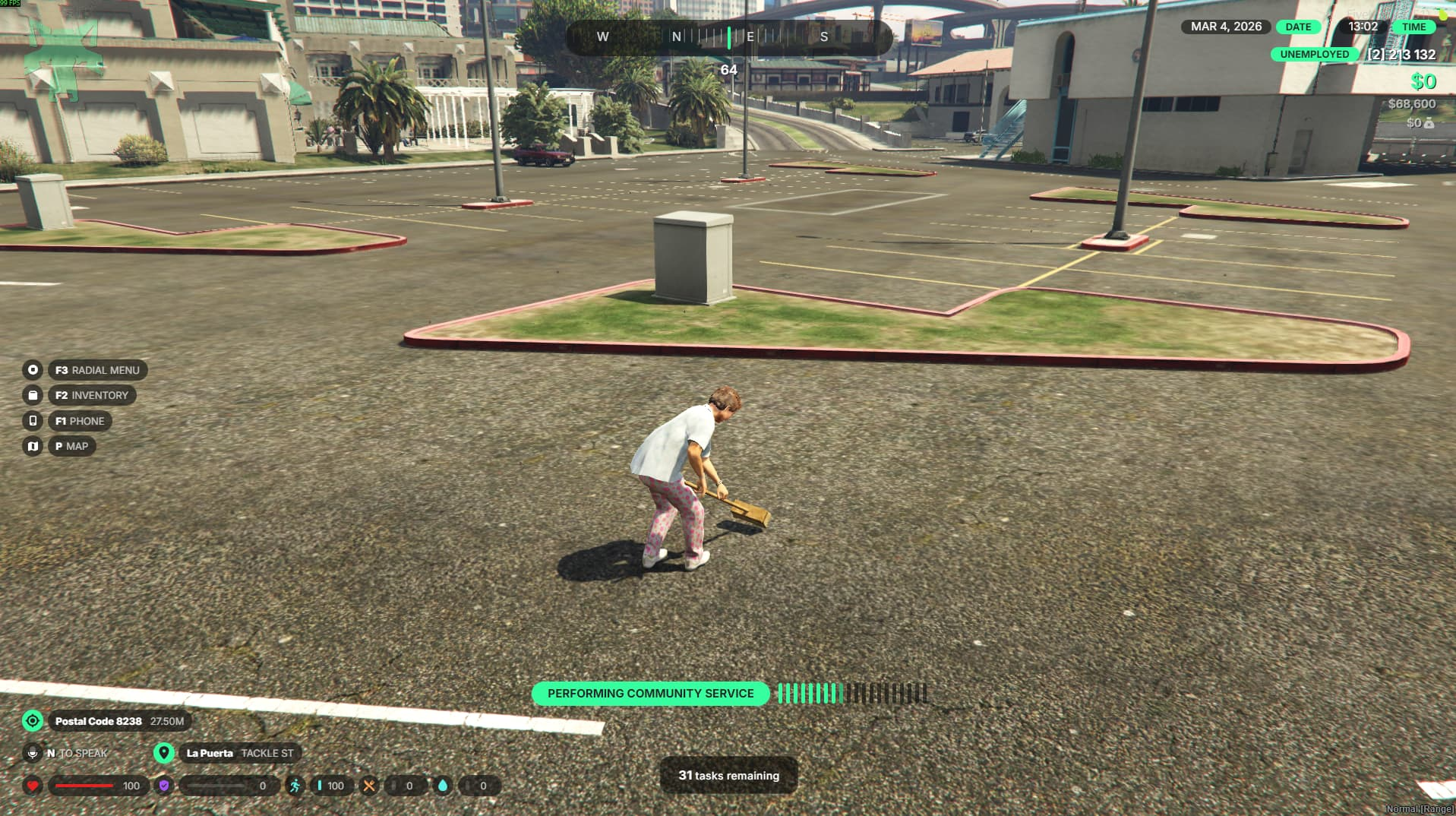The height and width of the screenshot is (816, 1456).
Task: Select the UNEMPLOYED job badge
Action: 1314,54
